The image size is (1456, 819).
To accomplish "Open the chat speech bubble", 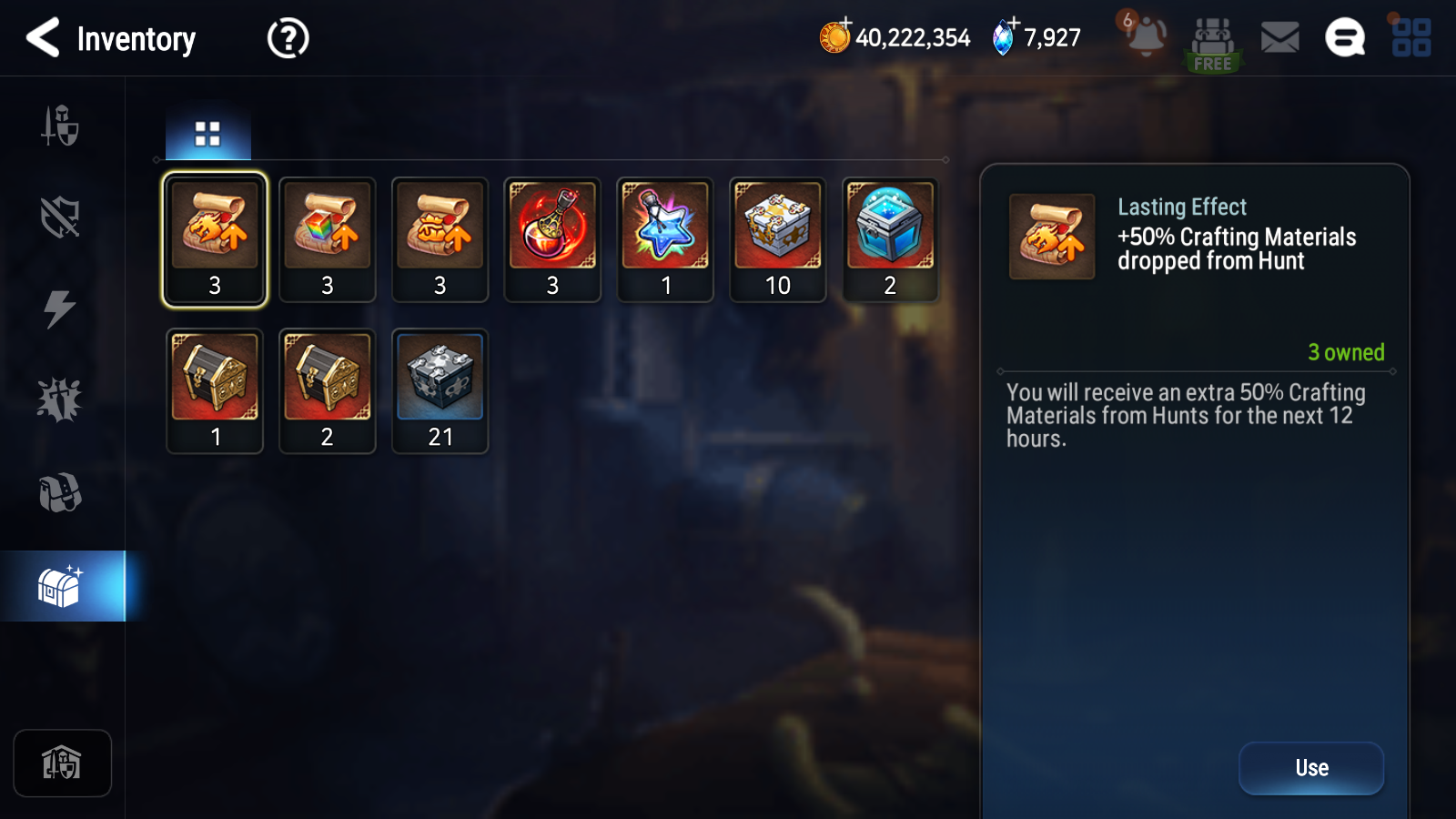I will tap(1344, 38).
